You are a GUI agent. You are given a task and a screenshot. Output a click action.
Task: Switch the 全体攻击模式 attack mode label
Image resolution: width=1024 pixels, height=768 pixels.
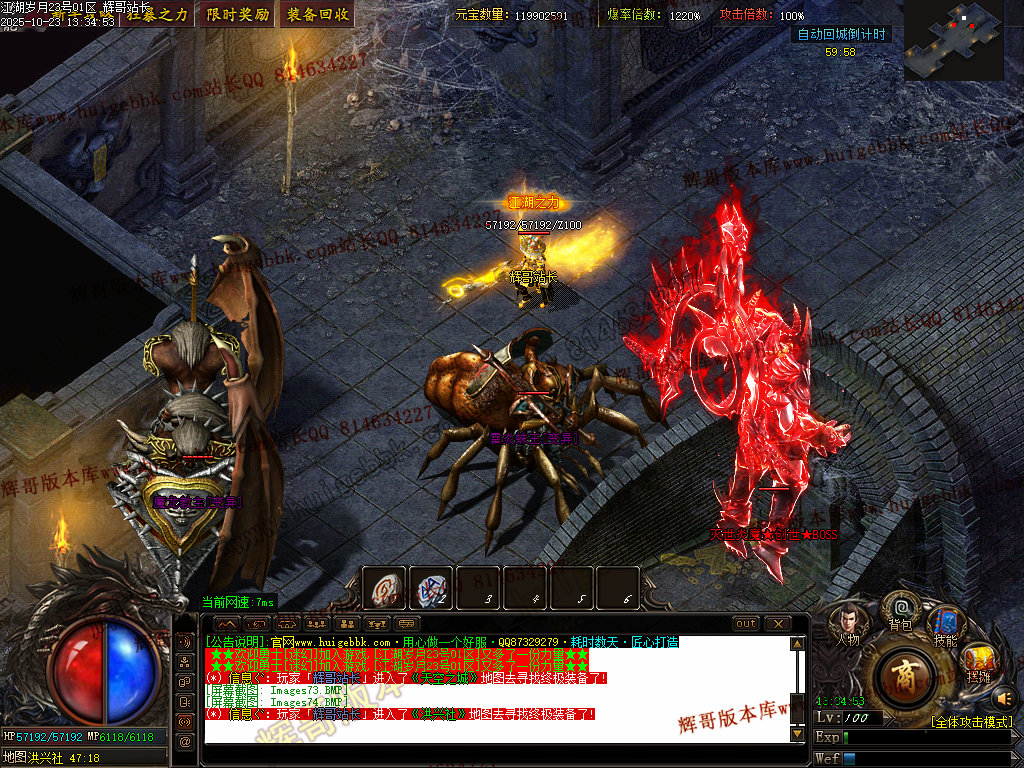coord(971,722)
